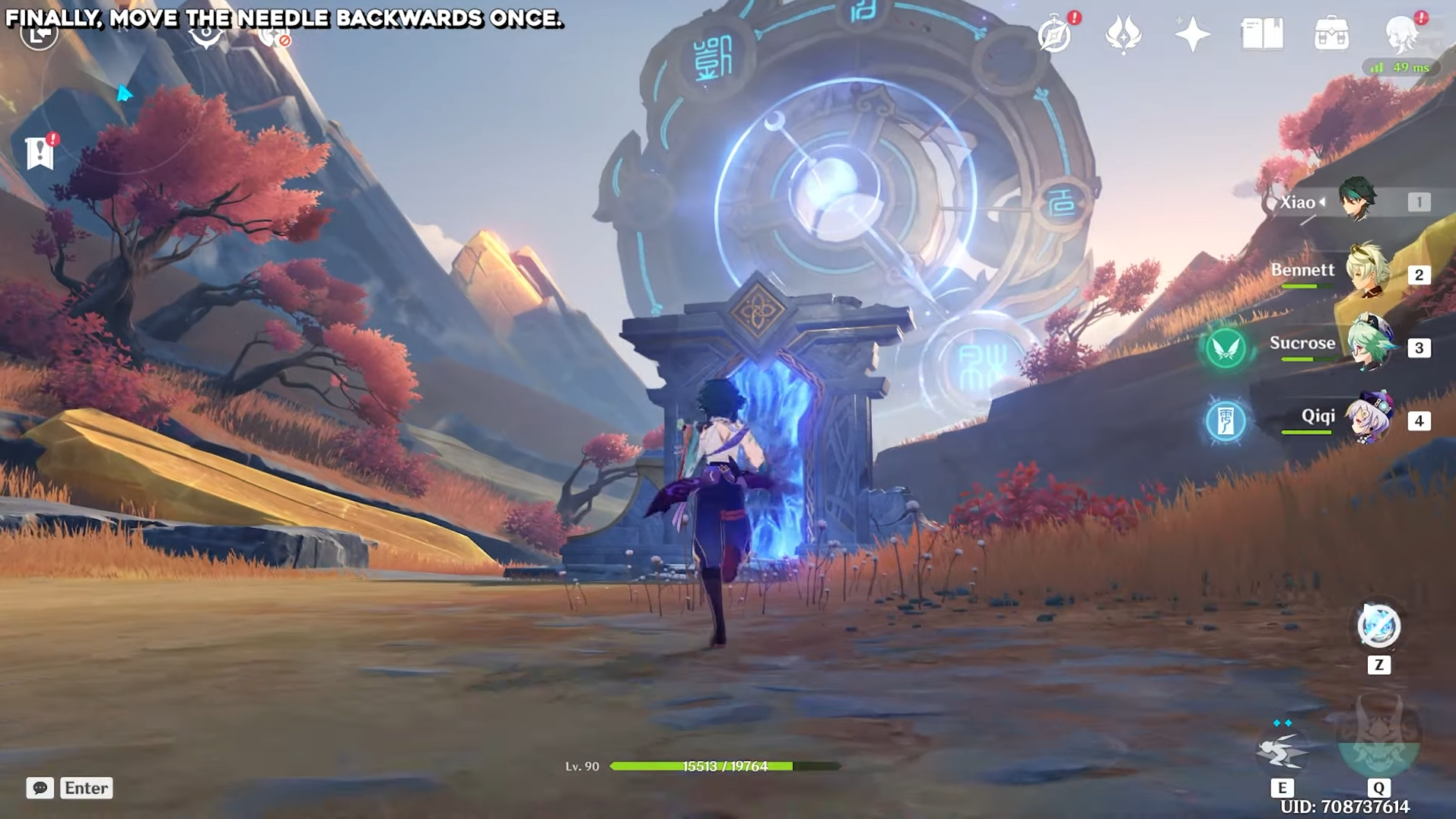Use the equipped gadget icon
Viewport: 1456px width, 819px height.
coord(1378,627)
